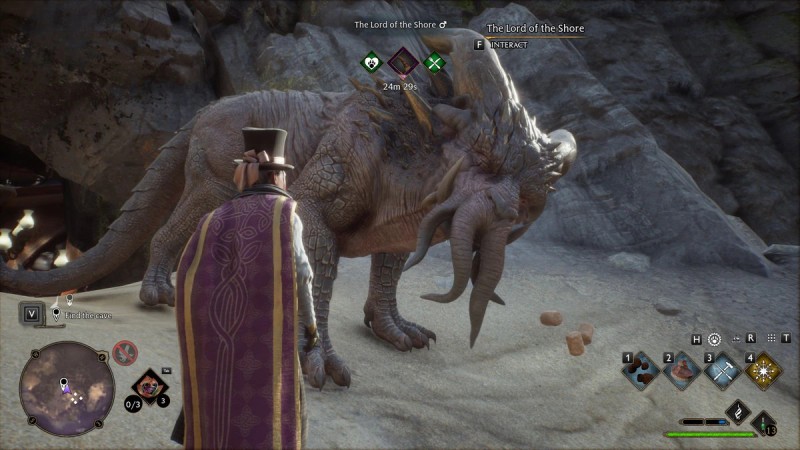Choose the raw meat feed slot

pyautogui.click(x=683, y=370)
